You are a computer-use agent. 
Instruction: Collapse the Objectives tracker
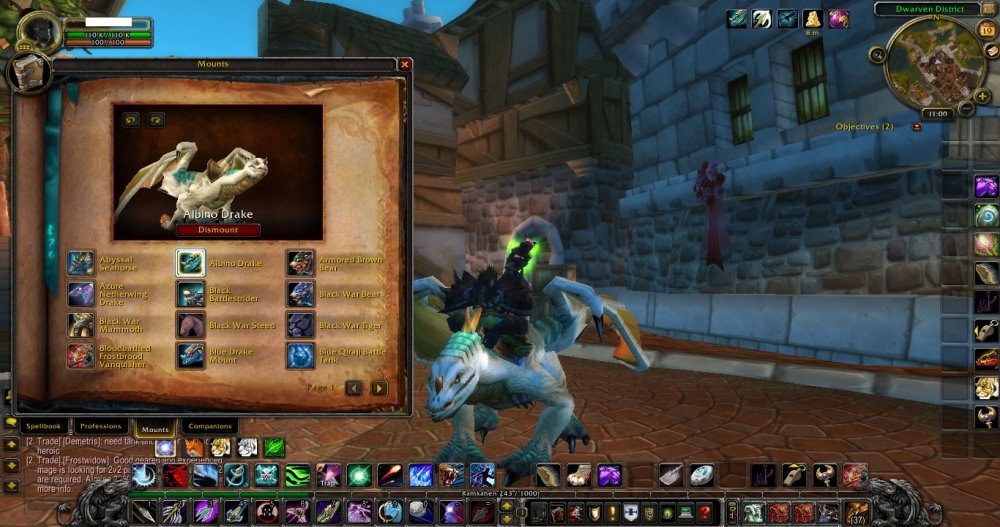point(917,127)
